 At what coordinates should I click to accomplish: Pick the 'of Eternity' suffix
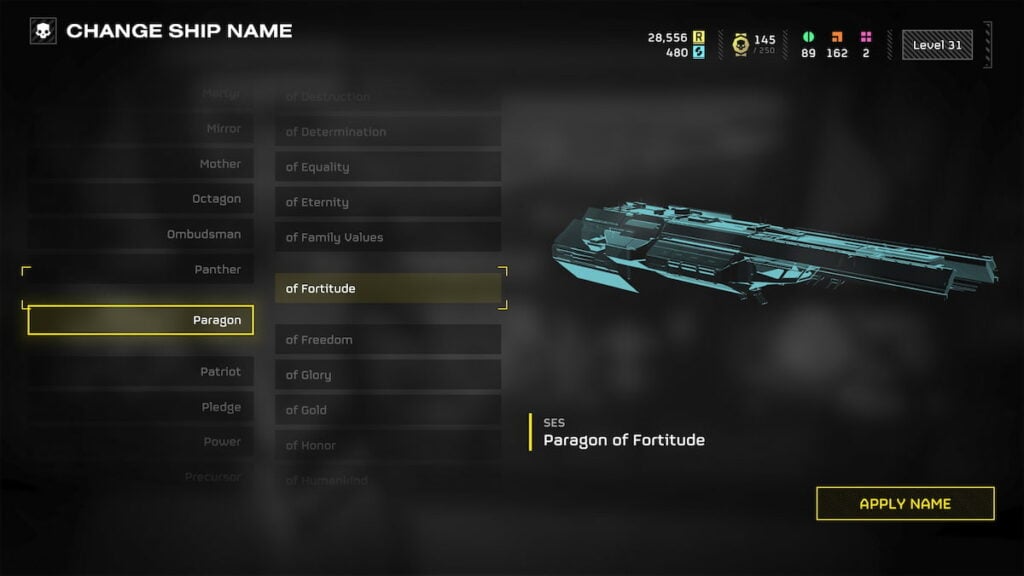387,202
